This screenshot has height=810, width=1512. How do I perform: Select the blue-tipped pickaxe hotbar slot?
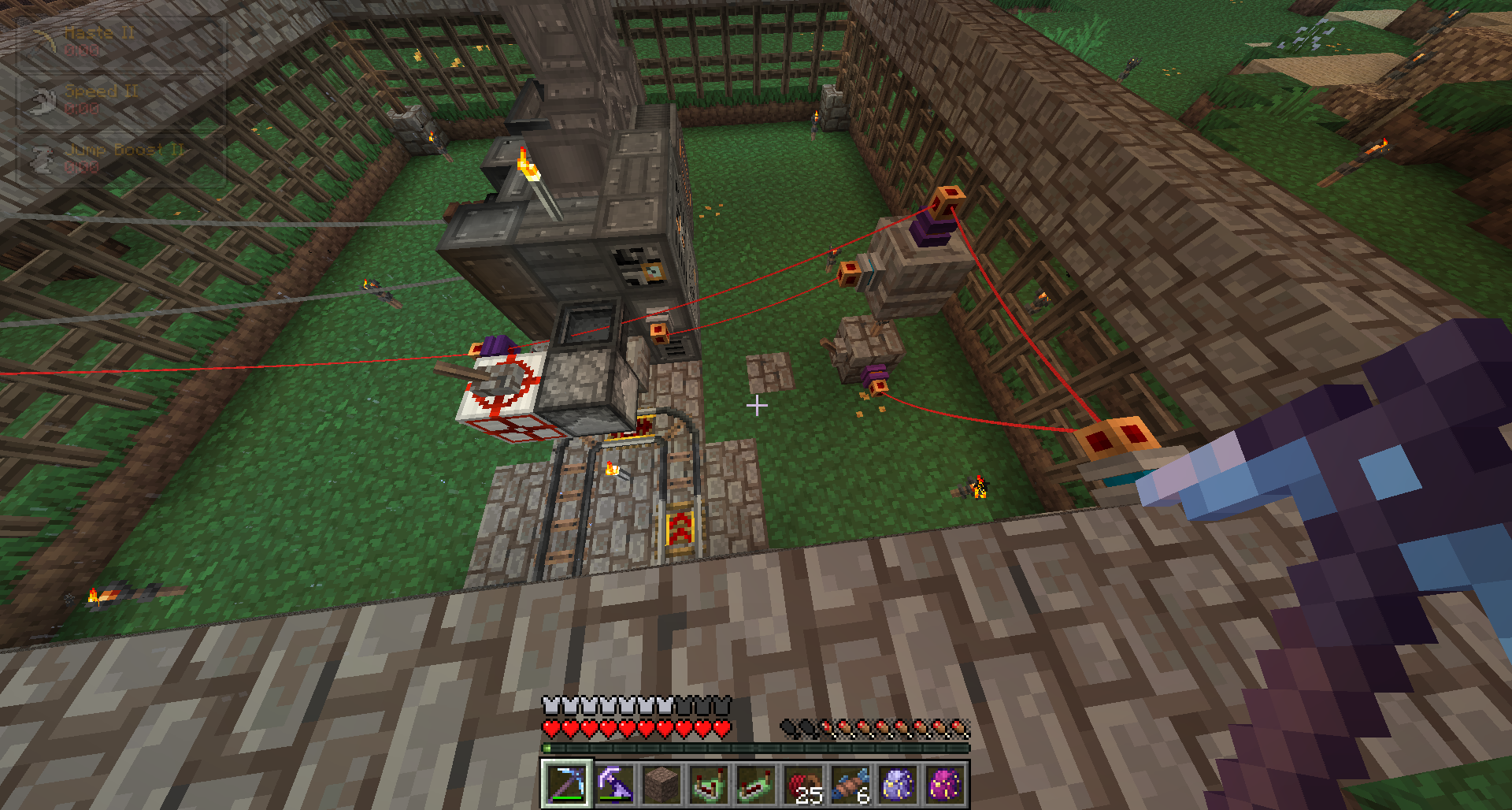click(x=566, y=785)
